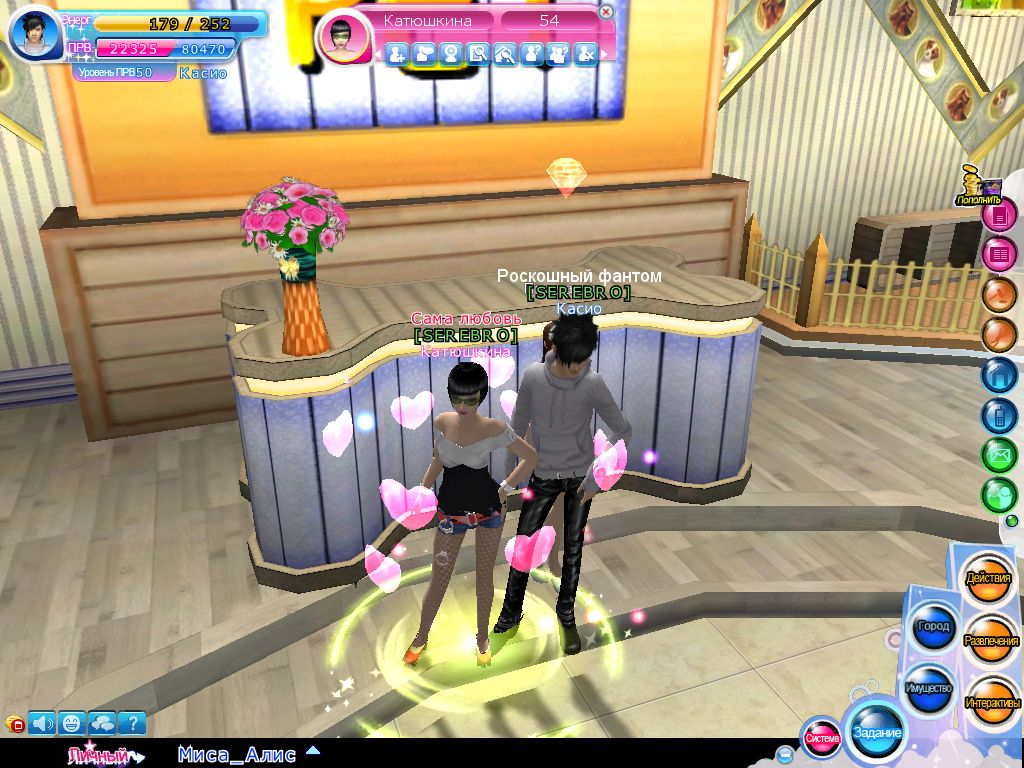
Task: Open the blue mobile phone icon
Action: (998, 414)
